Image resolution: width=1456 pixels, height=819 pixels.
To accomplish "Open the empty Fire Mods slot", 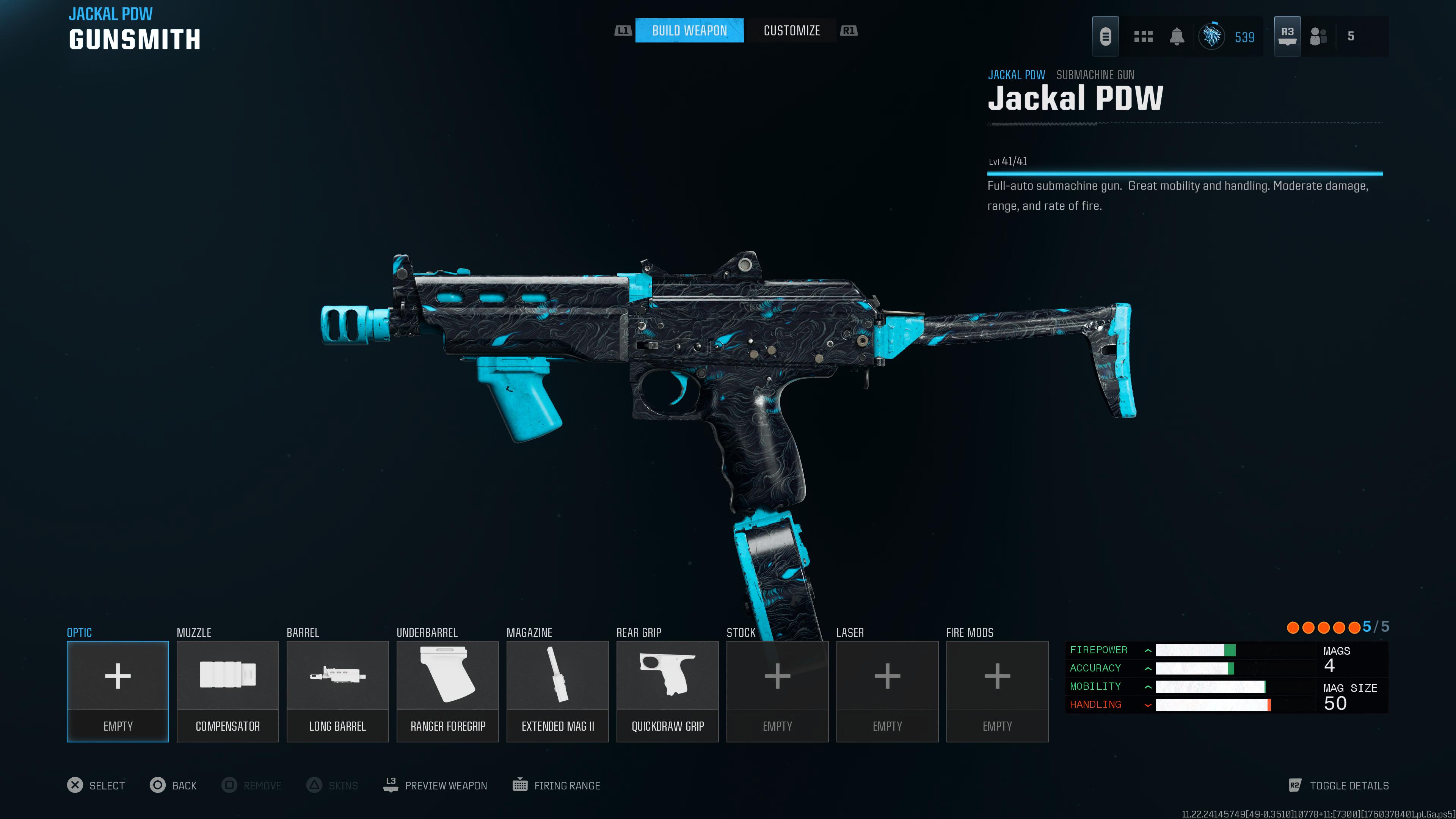I will tap(997, 691).
